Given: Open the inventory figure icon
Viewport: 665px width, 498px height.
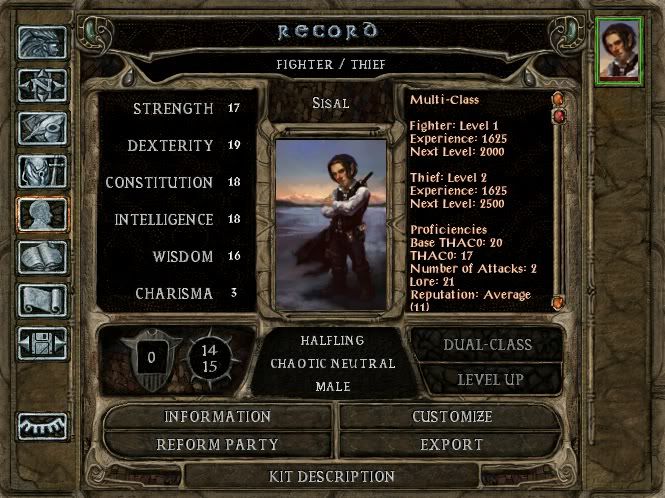Looking at the screenshot, I should pos(42,171).
